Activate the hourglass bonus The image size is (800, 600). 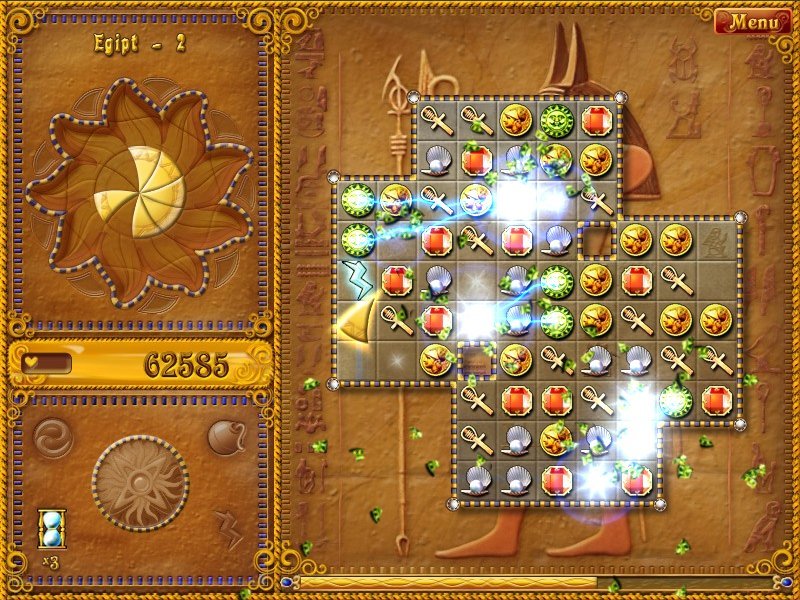coord(52,528)
